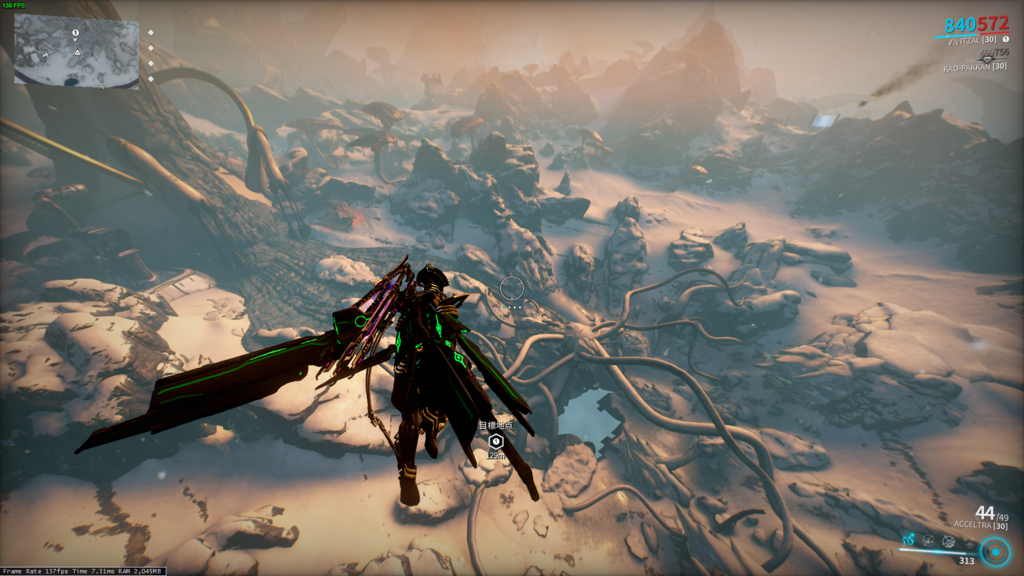Select the objective waypoint marker above 29m
Image resolution: width=1024 pixels, height=576 pixels.
click(495, 440)
